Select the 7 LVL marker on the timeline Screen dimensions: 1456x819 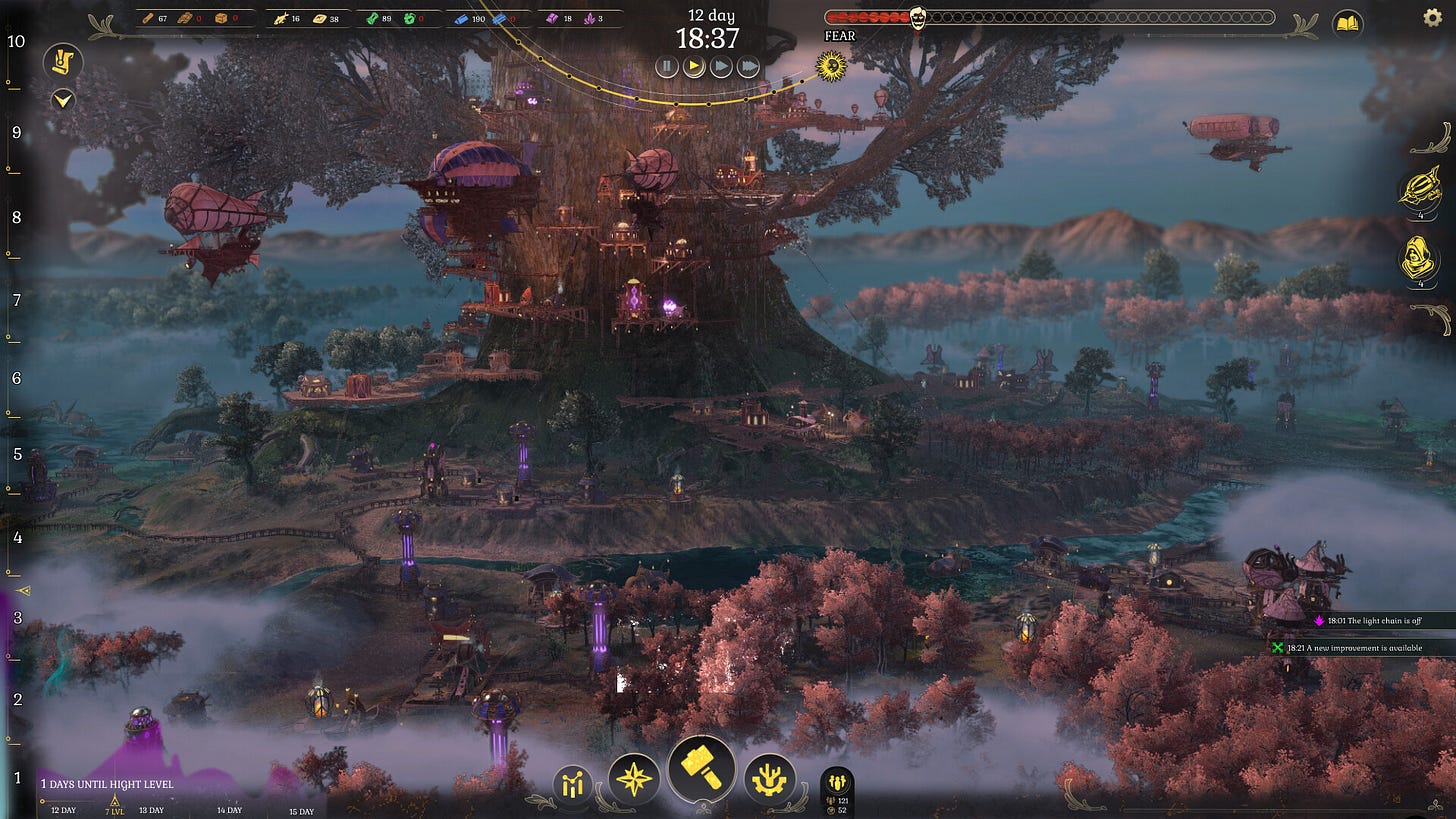tap(115, 806)
